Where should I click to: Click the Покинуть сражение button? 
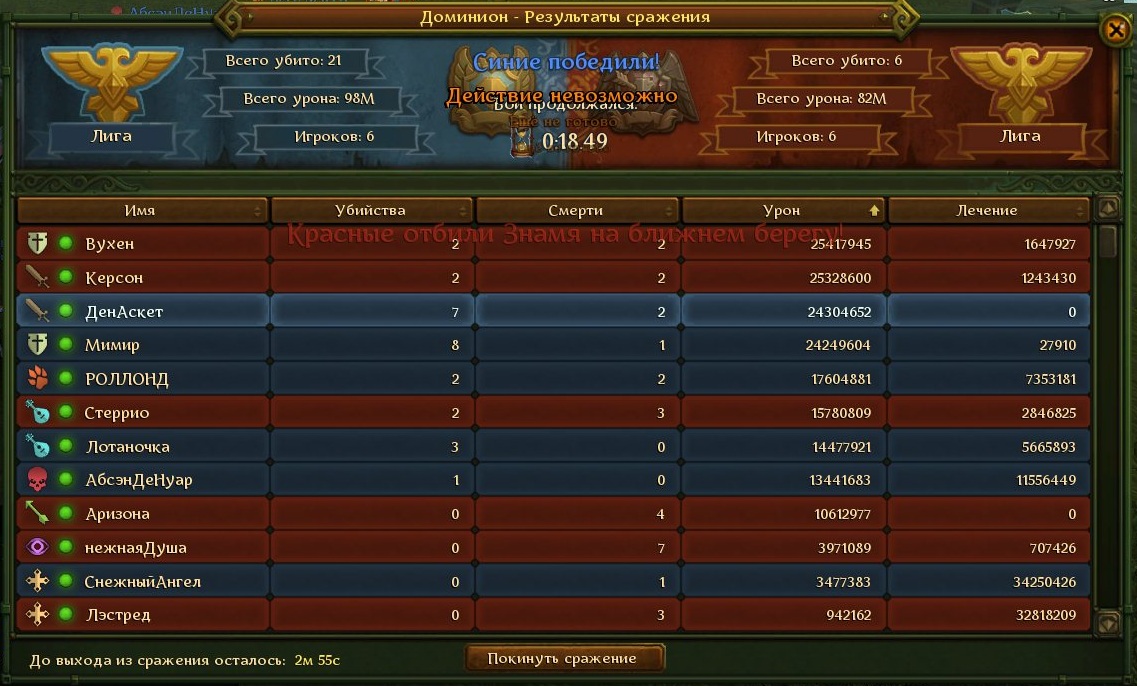click(x=565, y=658)
